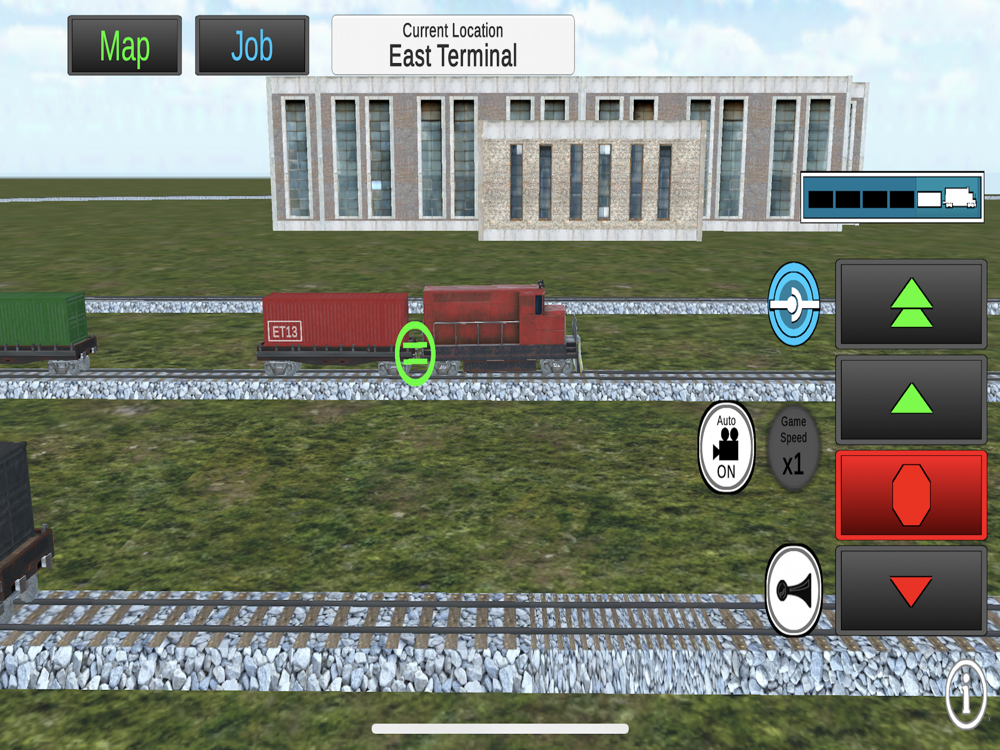
Task: Change the Game Speed x1 setting
Action: click(793, 447)
